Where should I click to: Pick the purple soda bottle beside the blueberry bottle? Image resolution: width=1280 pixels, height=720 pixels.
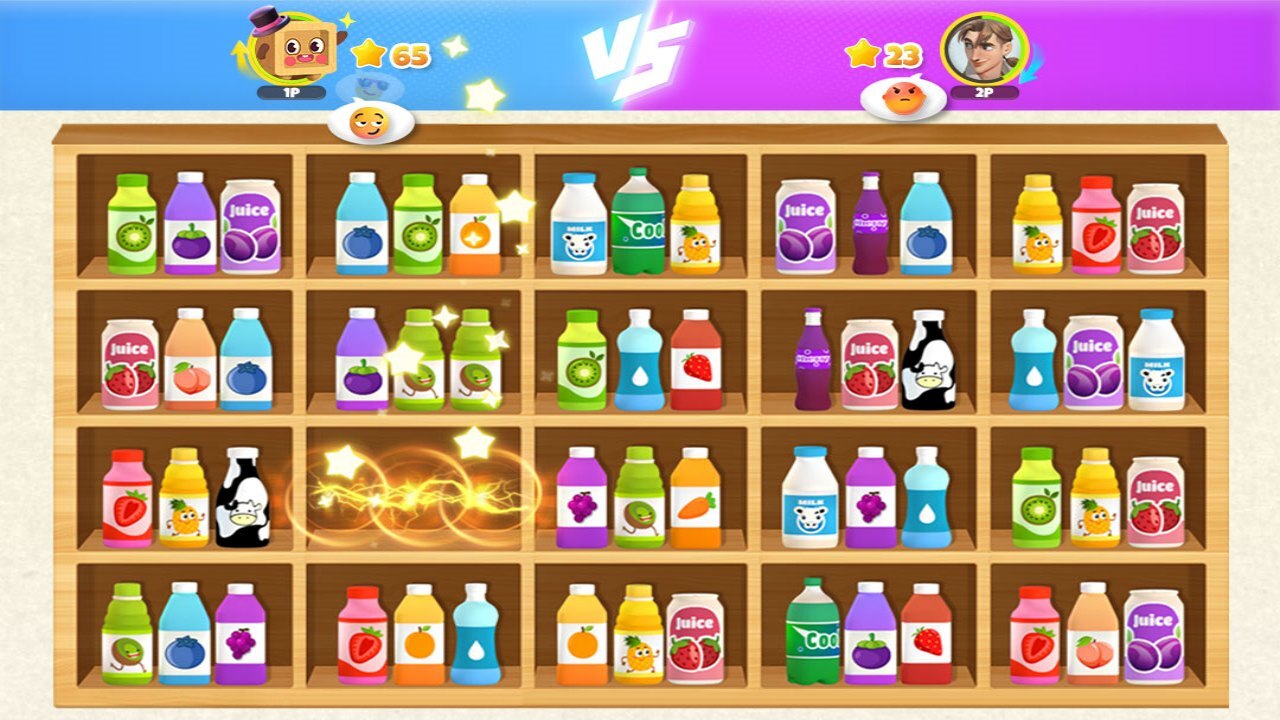click(870, 223)
